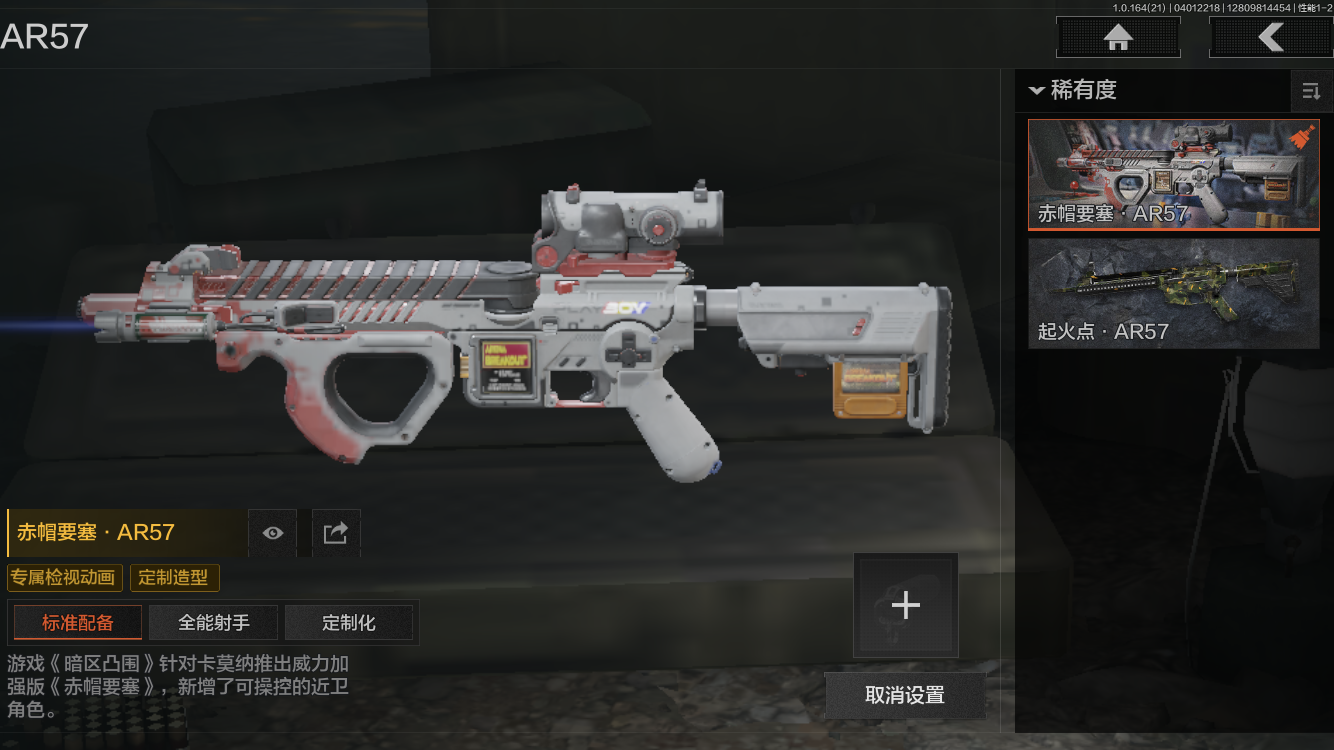Choose the 起火点 · AR57 skin thumbnail
Viewport: 1334px width, 750px height.
pos(1173,293)
